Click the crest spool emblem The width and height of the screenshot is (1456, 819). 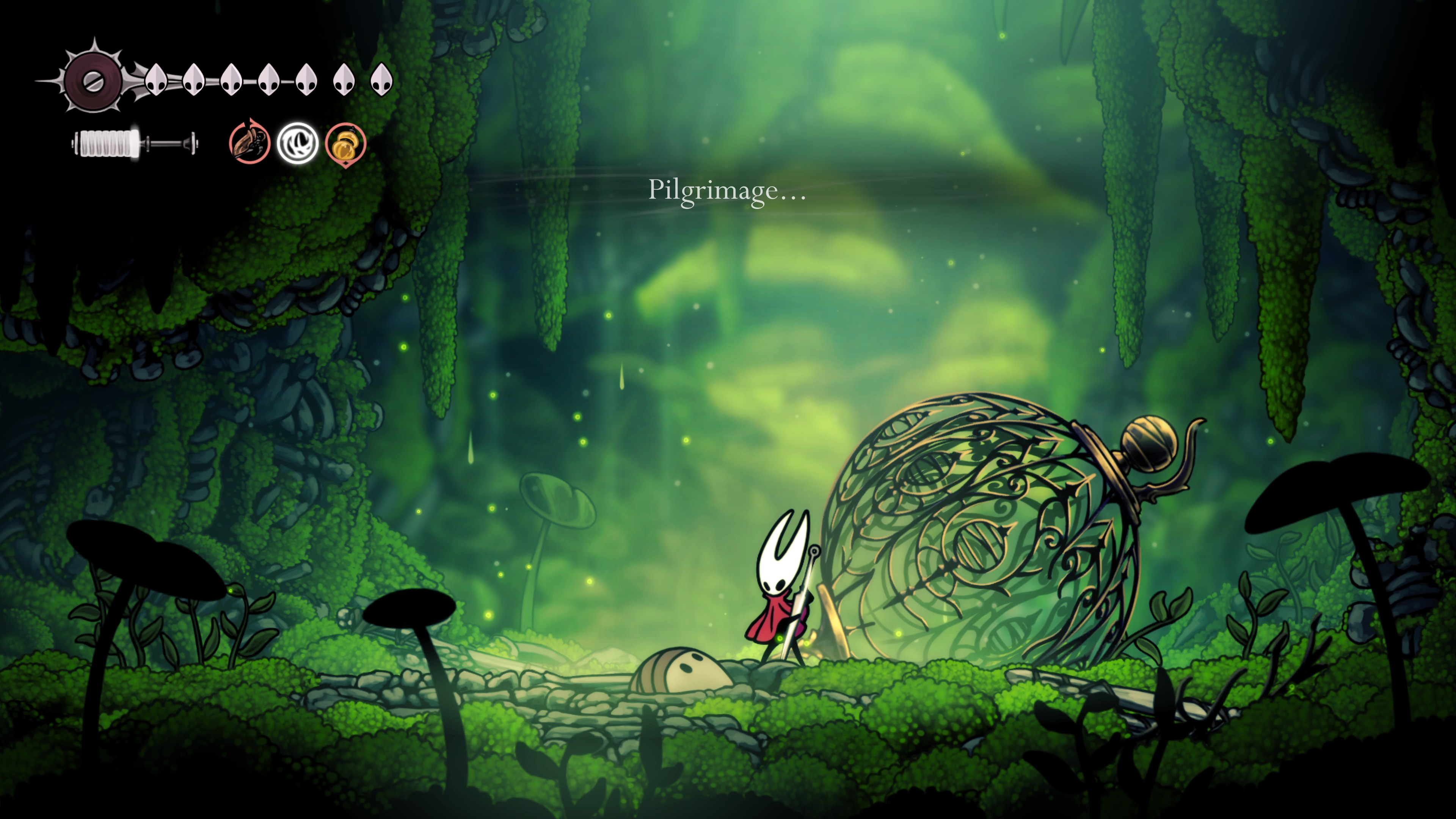click(92, 81)
